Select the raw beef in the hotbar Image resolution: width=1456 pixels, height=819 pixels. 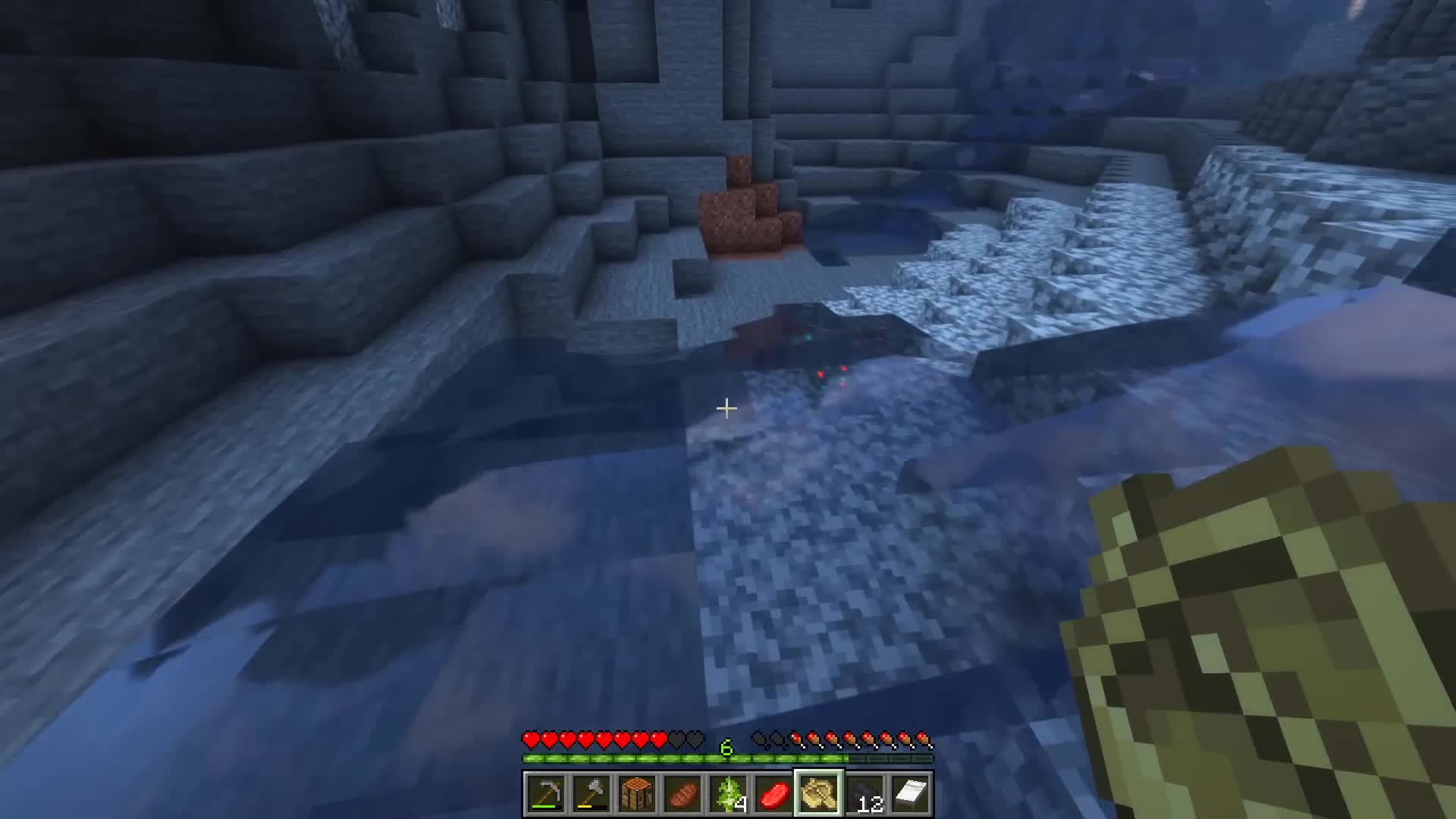coord(776,792)
